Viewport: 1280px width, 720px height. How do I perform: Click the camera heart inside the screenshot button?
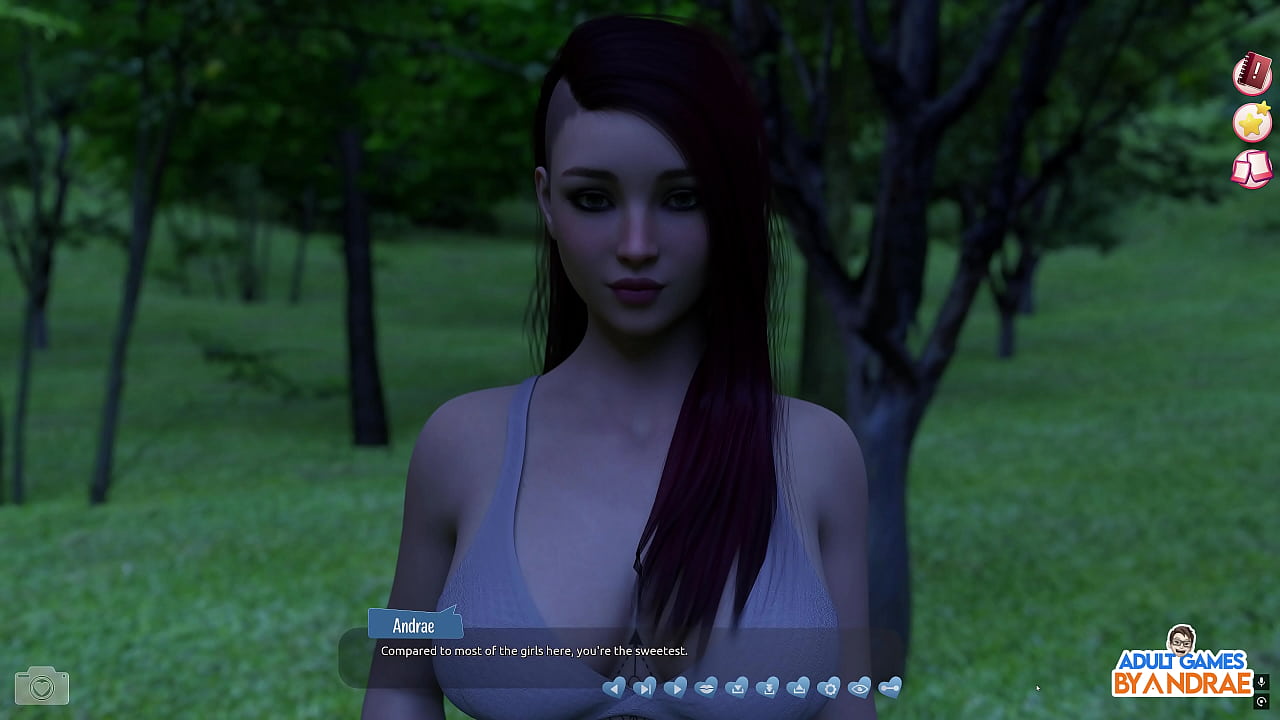click(39, 686)
